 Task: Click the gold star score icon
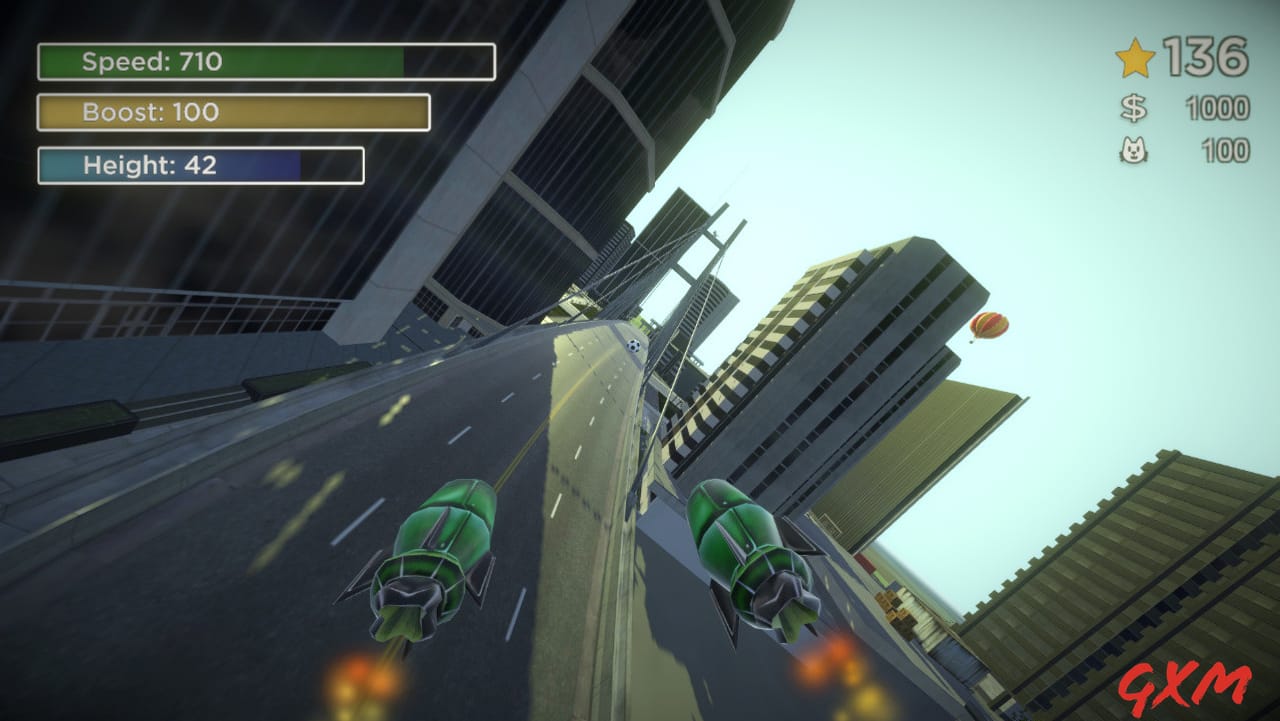click(x=1137, y=60)
